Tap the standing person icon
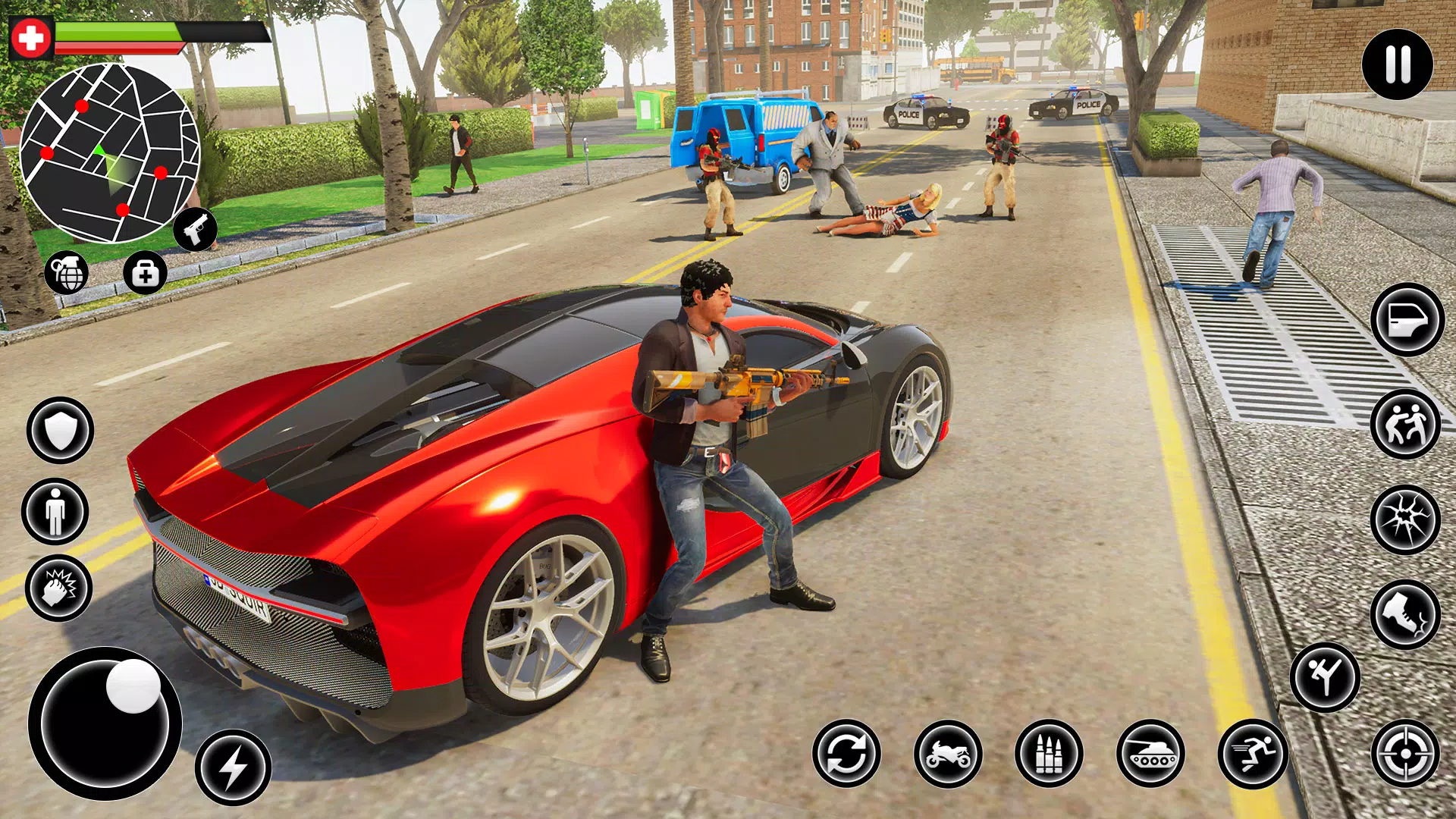This screenshot has height=819, width=1456. (x=55, y=511)
